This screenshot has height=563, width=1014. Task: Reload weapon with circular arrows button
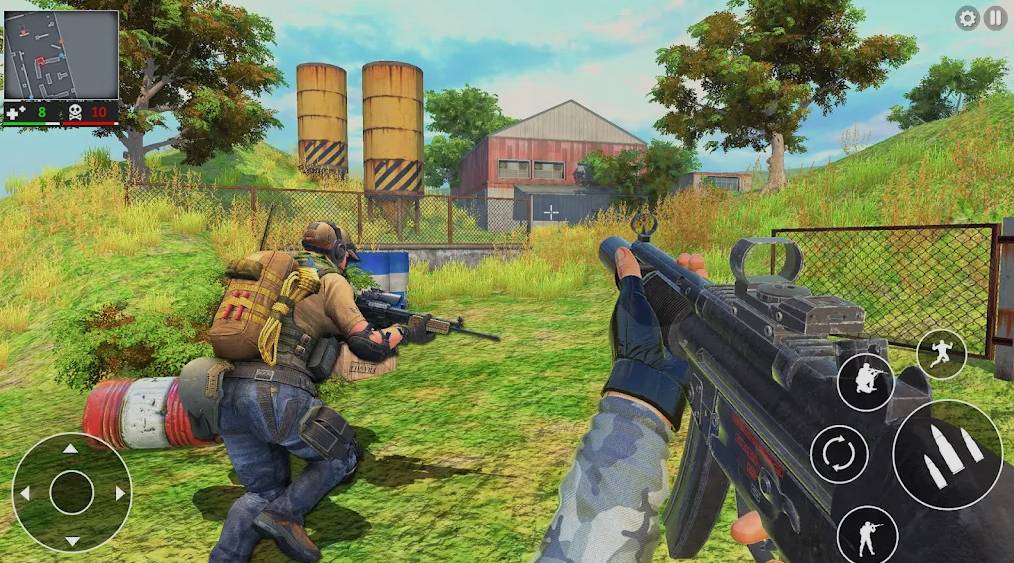(x=838, y=454)
